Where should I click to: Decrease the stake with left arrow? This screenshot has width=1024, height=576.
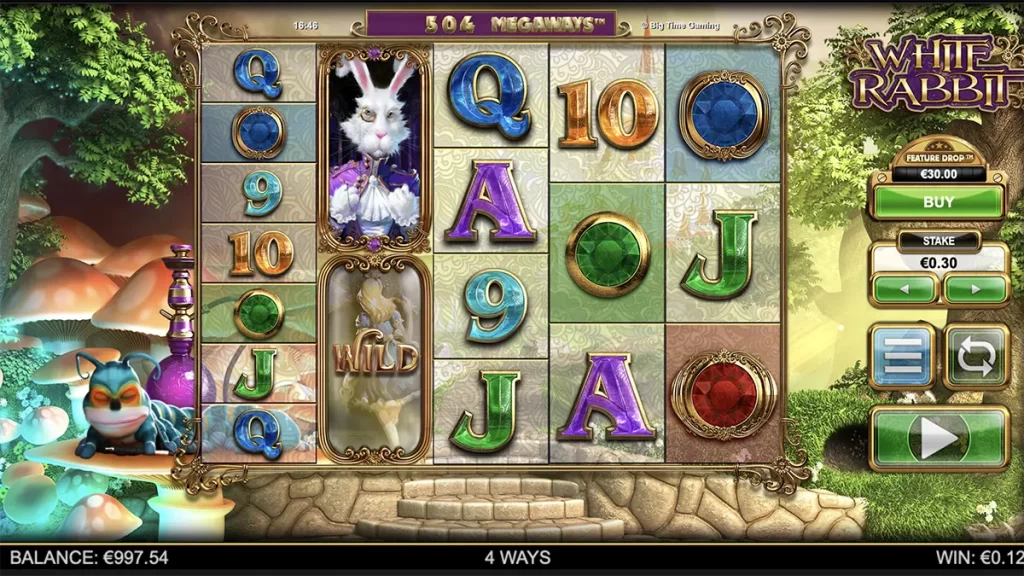[x=904, y=290]
